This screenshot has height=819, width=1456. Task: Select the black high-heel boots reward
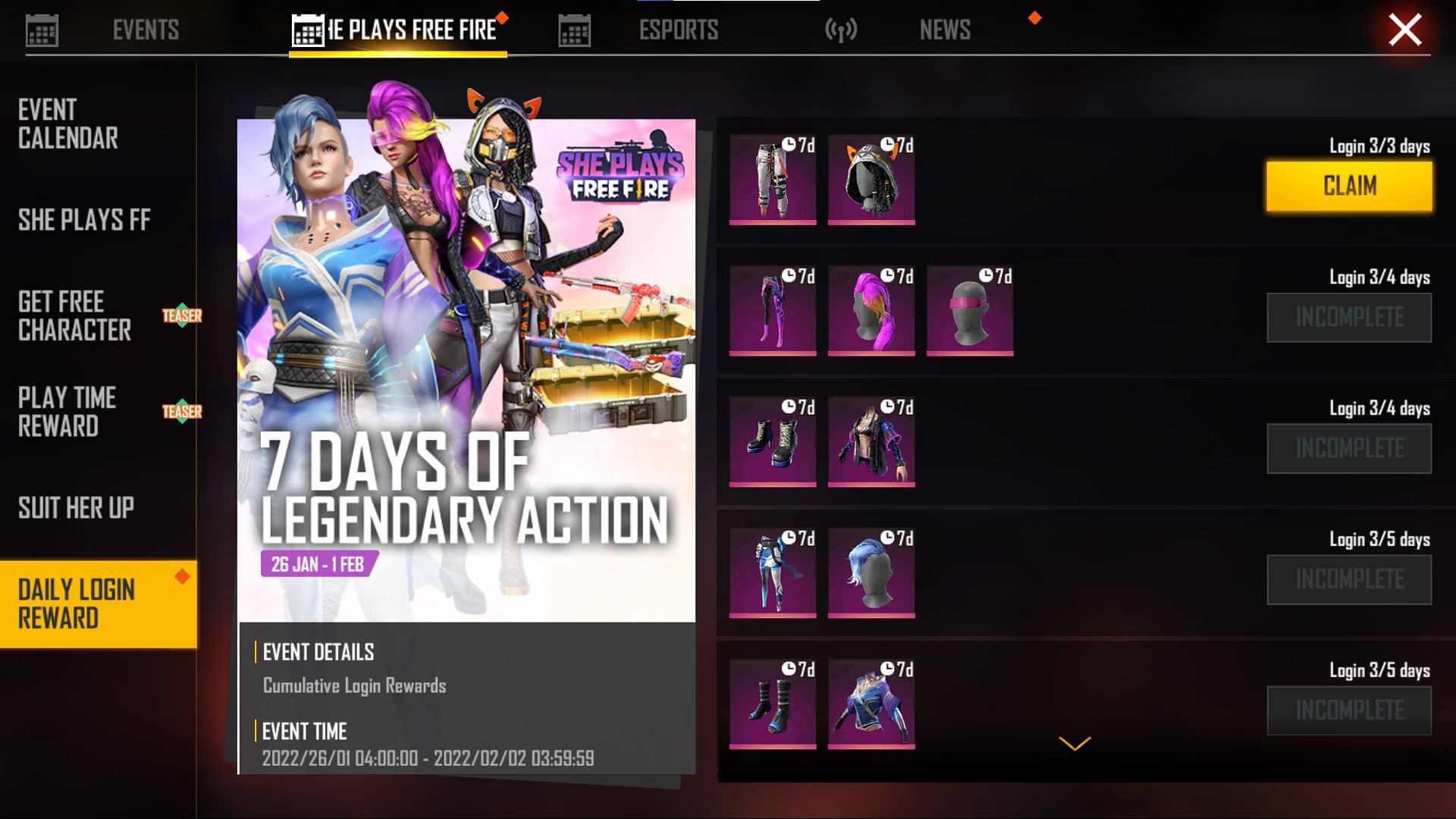(773, 442)
